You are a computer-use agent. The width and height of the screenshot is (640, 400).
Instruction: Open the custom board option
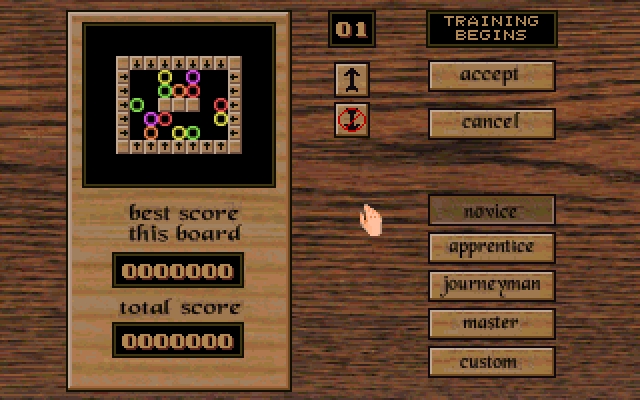(x=491, y=361)
